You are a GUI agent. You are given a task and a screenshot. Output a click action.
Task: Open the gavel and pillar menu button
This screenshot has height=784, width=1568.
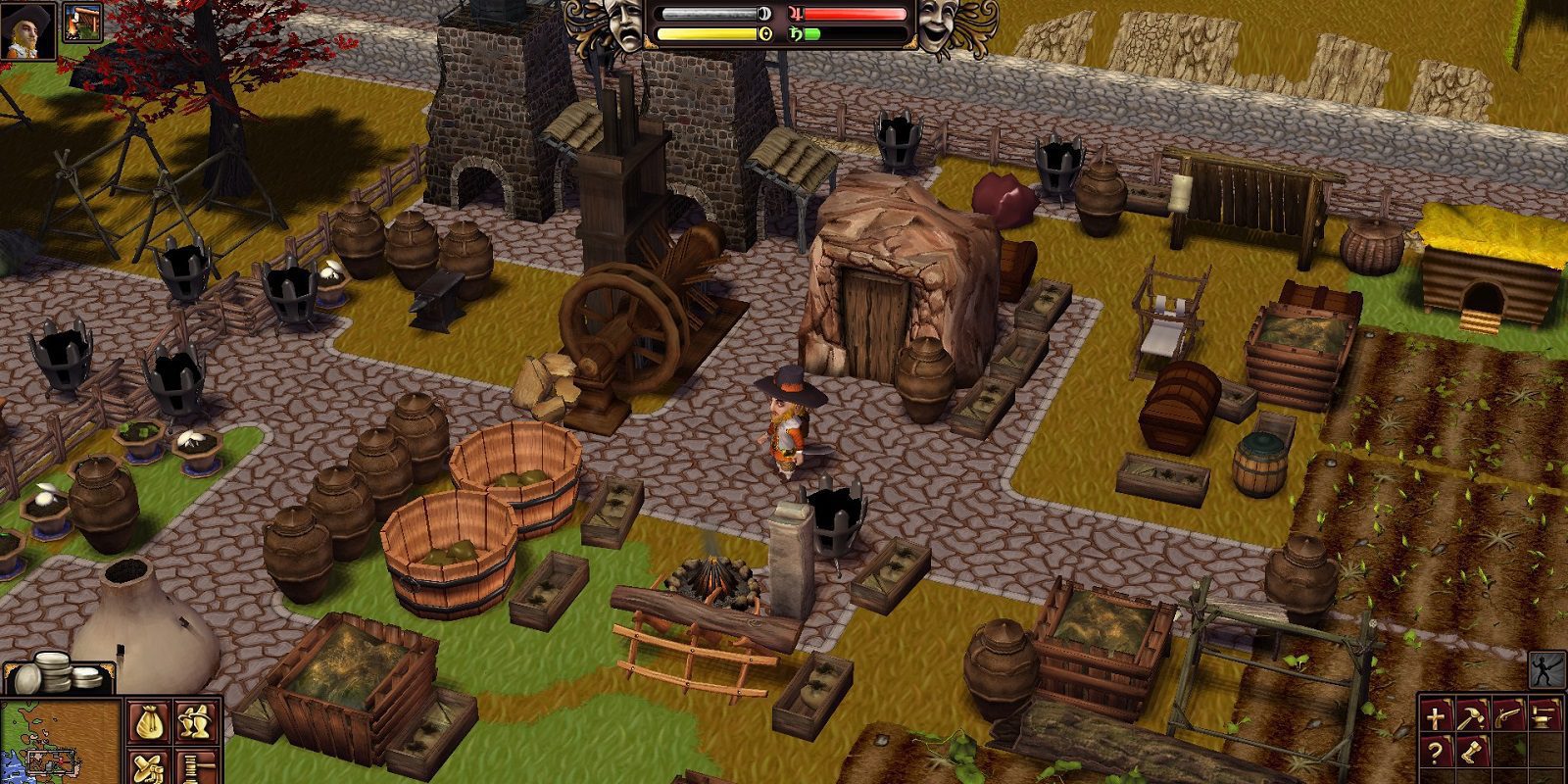[197, 767]
